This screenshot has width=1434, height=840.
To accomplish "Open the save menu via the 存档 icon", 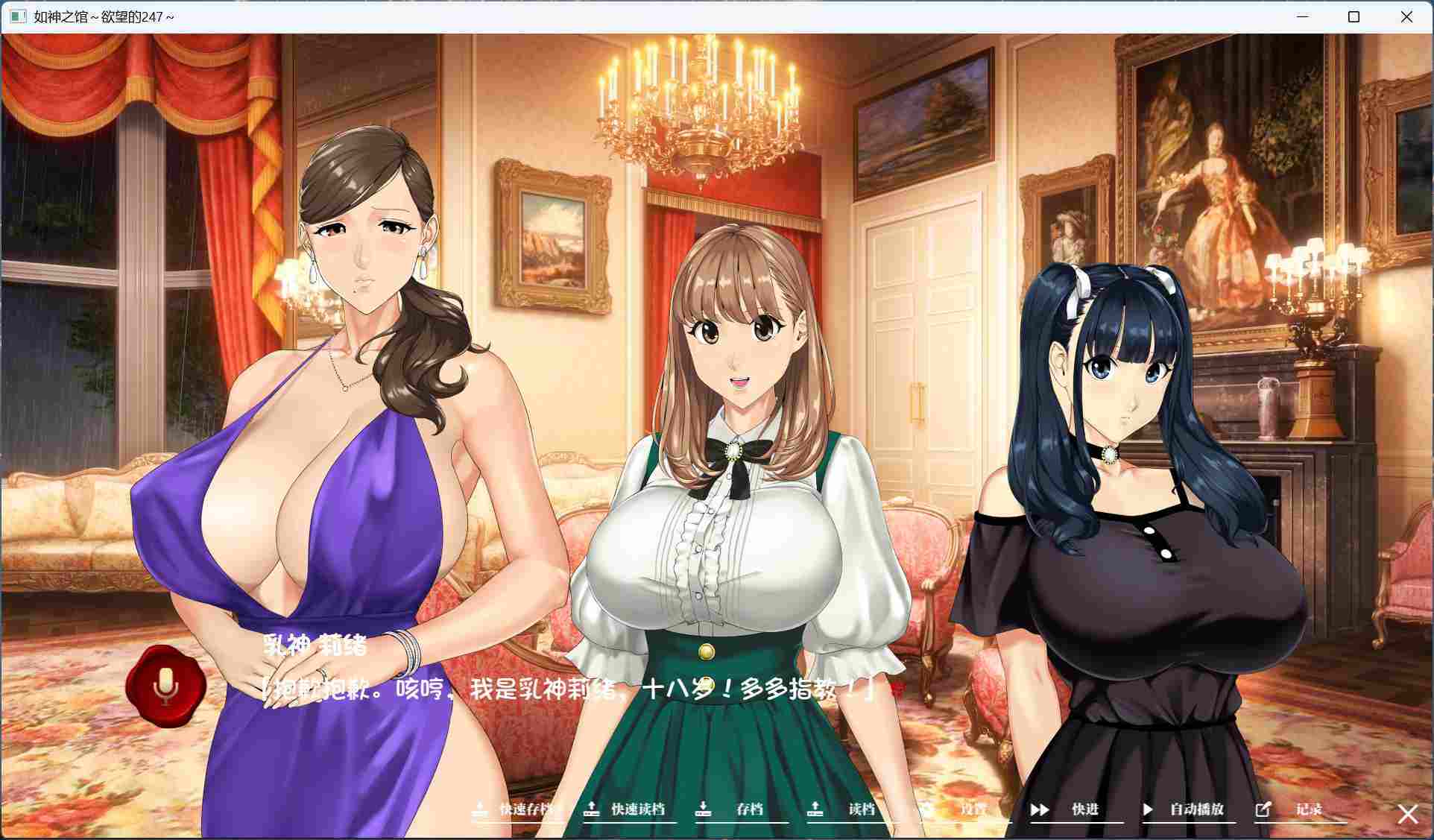I will (704, 809).
